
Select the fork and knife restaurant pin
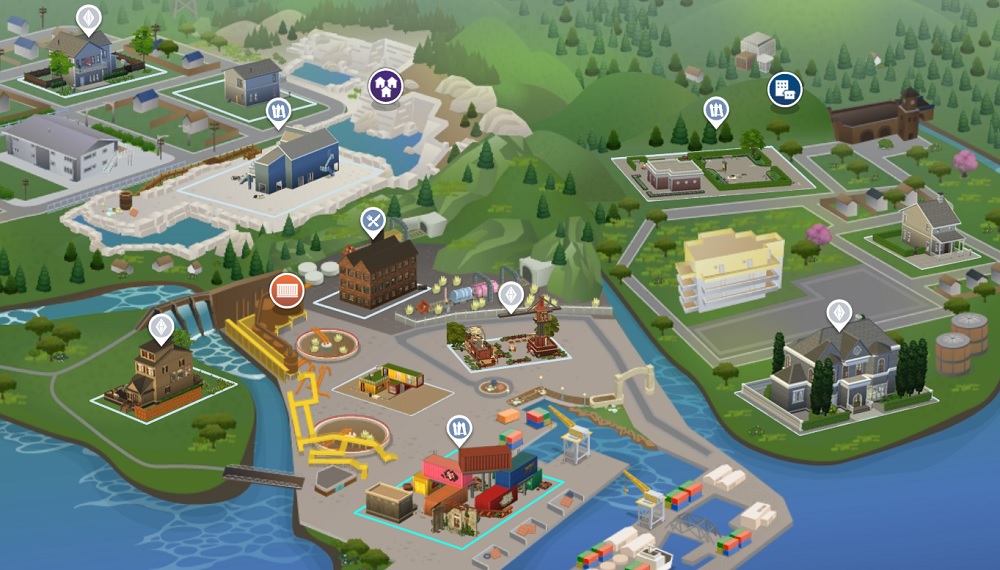373,221
